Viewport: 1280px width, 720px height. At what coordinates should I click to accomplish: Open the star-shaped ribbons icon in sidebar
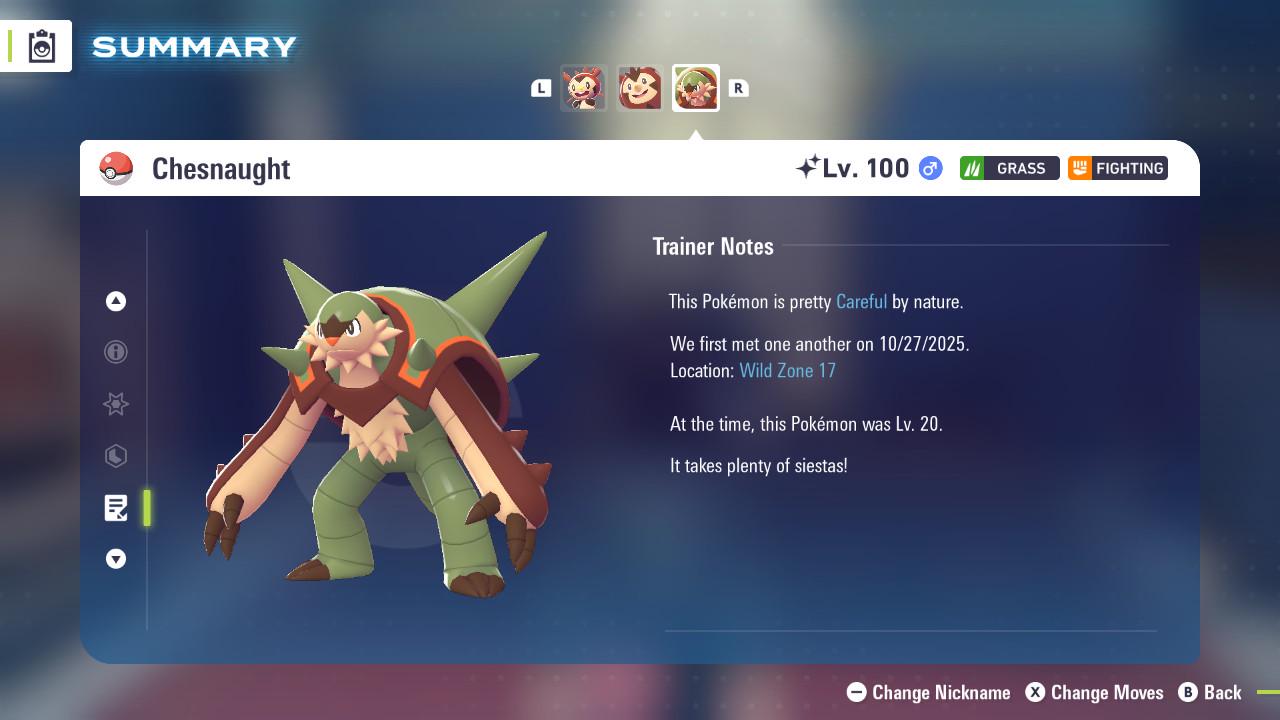[116, 404]
